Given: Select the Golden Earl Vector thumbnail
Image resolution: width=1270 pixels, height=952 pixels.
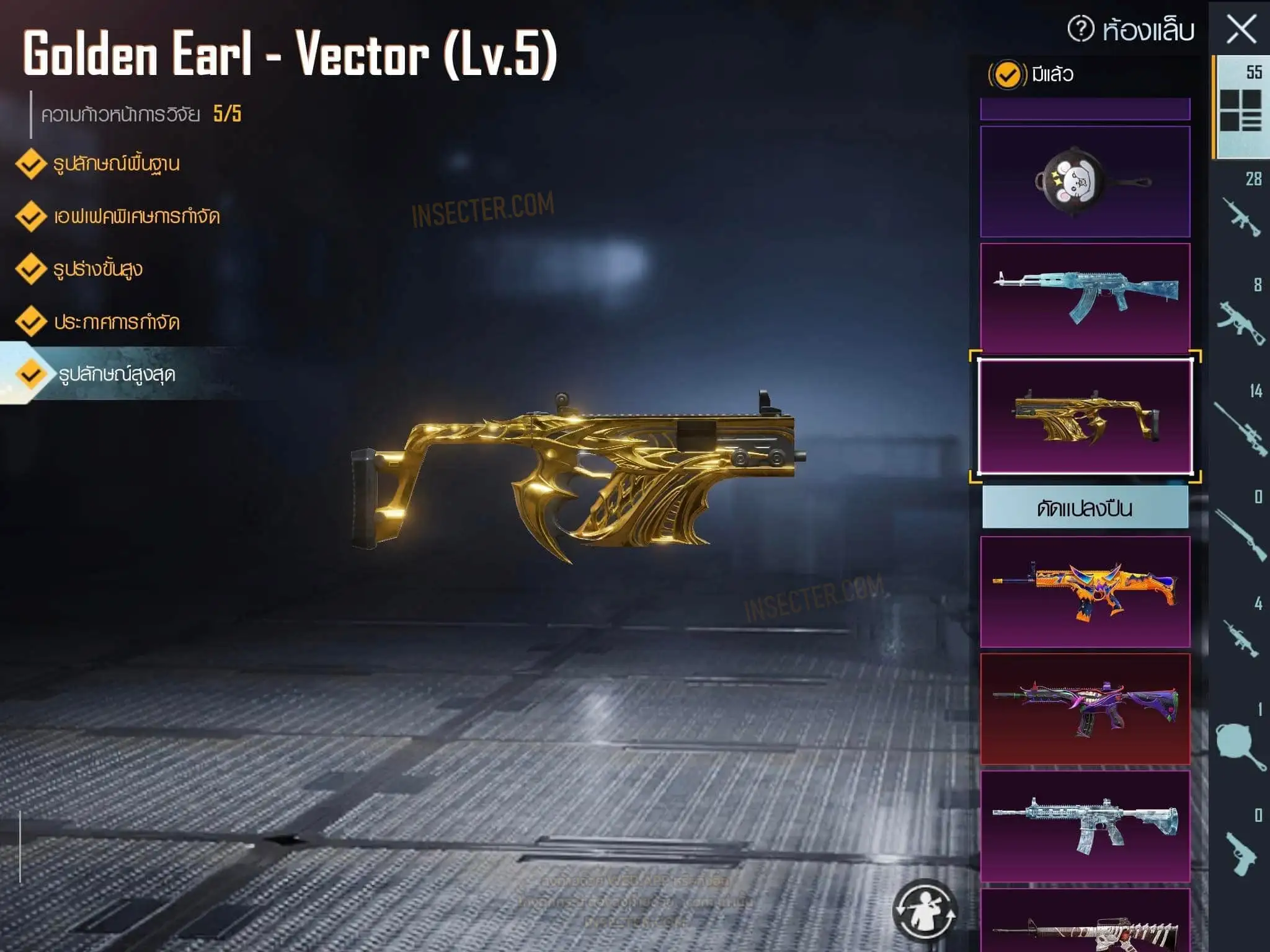Looking at the screenshot, I should 1085,416.
